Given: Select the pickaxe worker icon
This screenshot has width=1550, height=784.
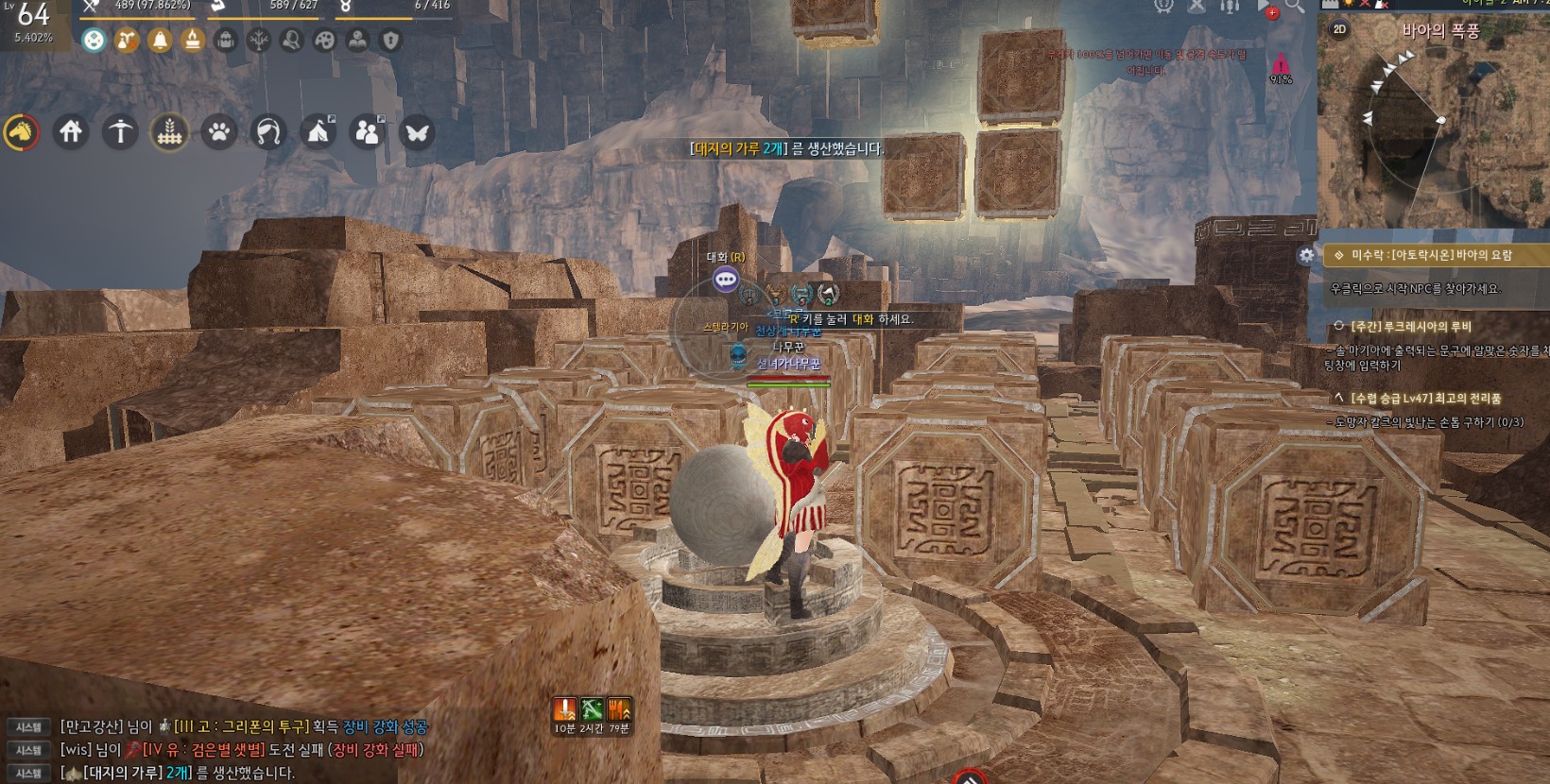Looking at the screenshot, I should tap(120, 132).
